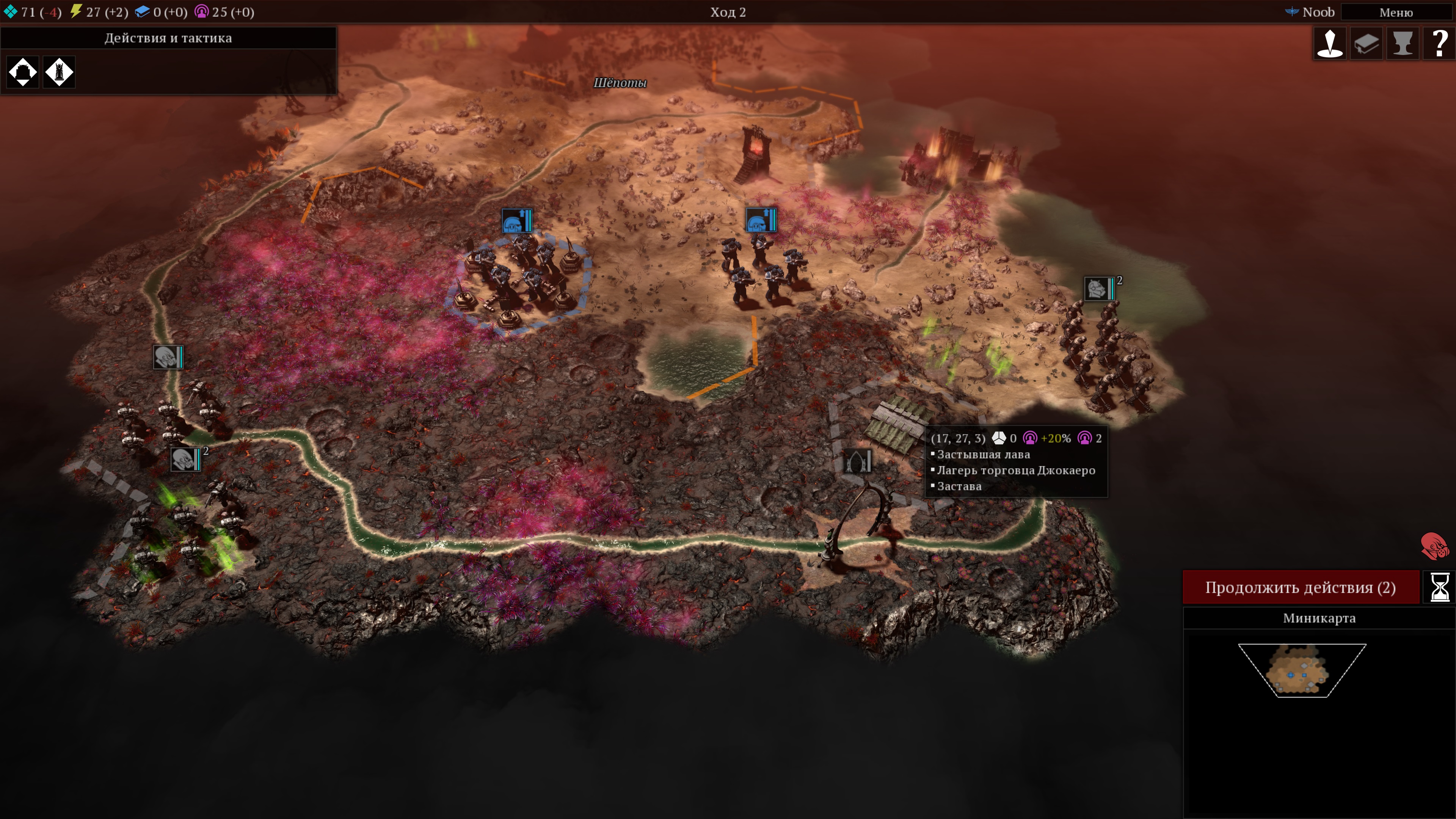Select the fortress icon in Действия и тактика
This screenshot has height=819, width=1456.
click(x=23, y=72)
